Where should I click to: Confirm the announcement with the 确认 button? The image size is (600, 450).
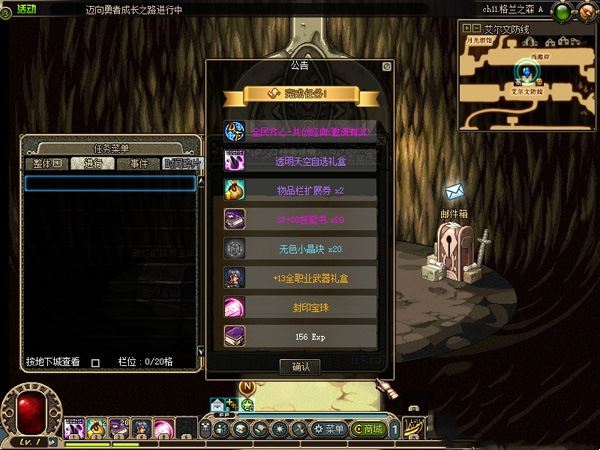coord(301,367)
